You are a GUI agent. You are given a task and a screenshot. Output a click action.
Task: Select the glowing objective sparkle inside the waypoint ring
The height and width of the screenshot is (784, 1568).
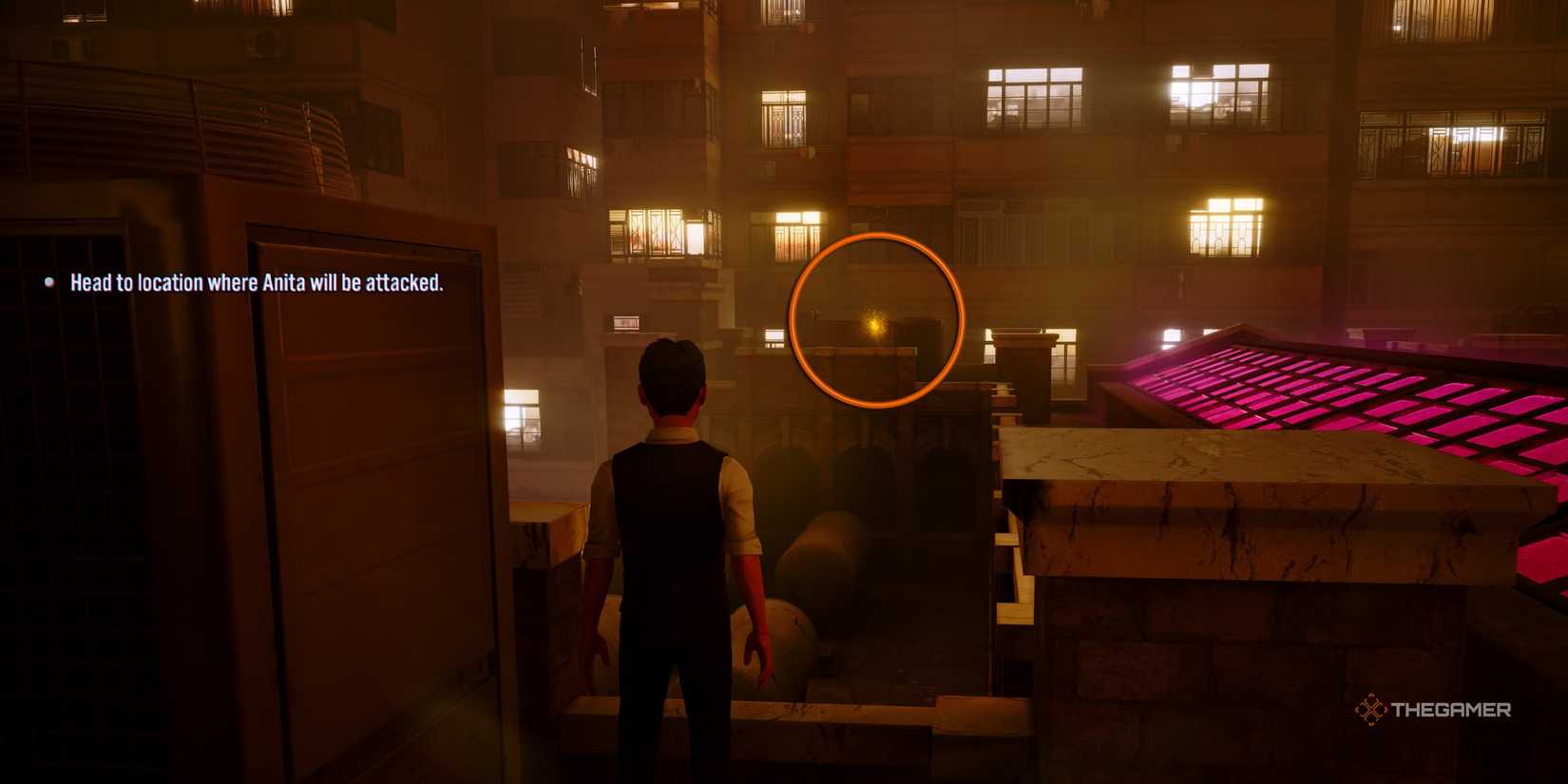pos(873,325)
